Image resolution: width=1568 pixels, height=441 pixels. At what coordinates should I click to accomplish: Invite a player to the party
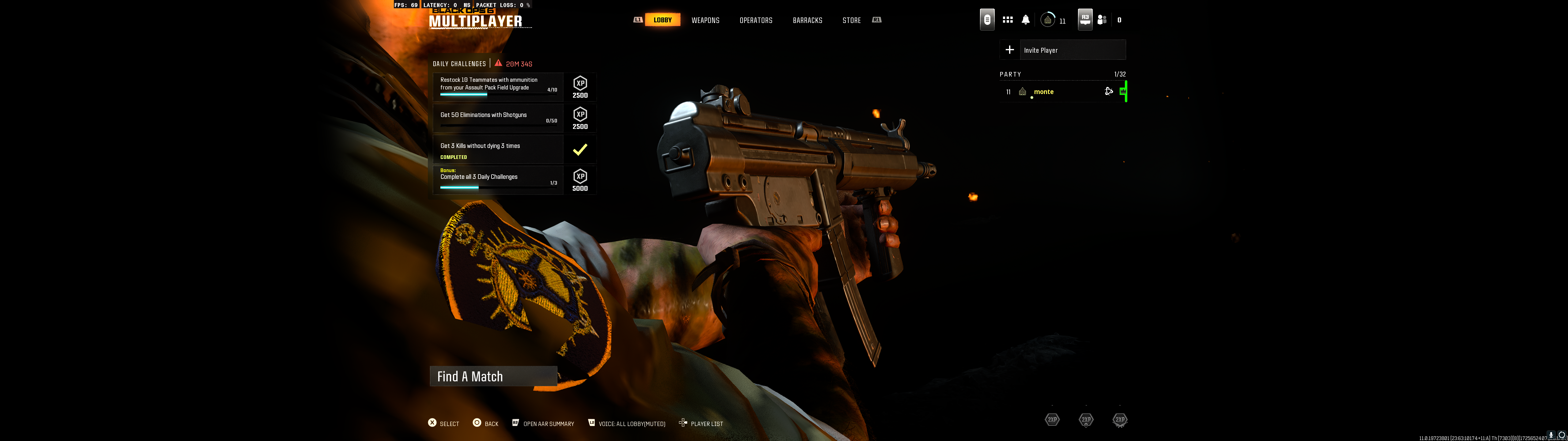pos(1062,50)
